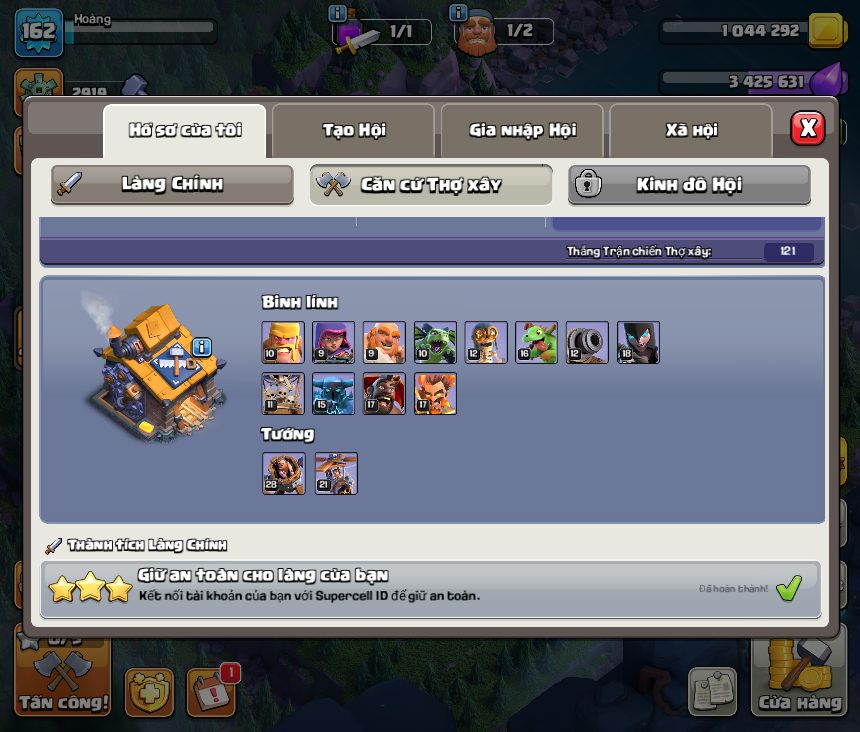Open the calendar events icon with notification
The image size is (860, 732).
[211, 691]
